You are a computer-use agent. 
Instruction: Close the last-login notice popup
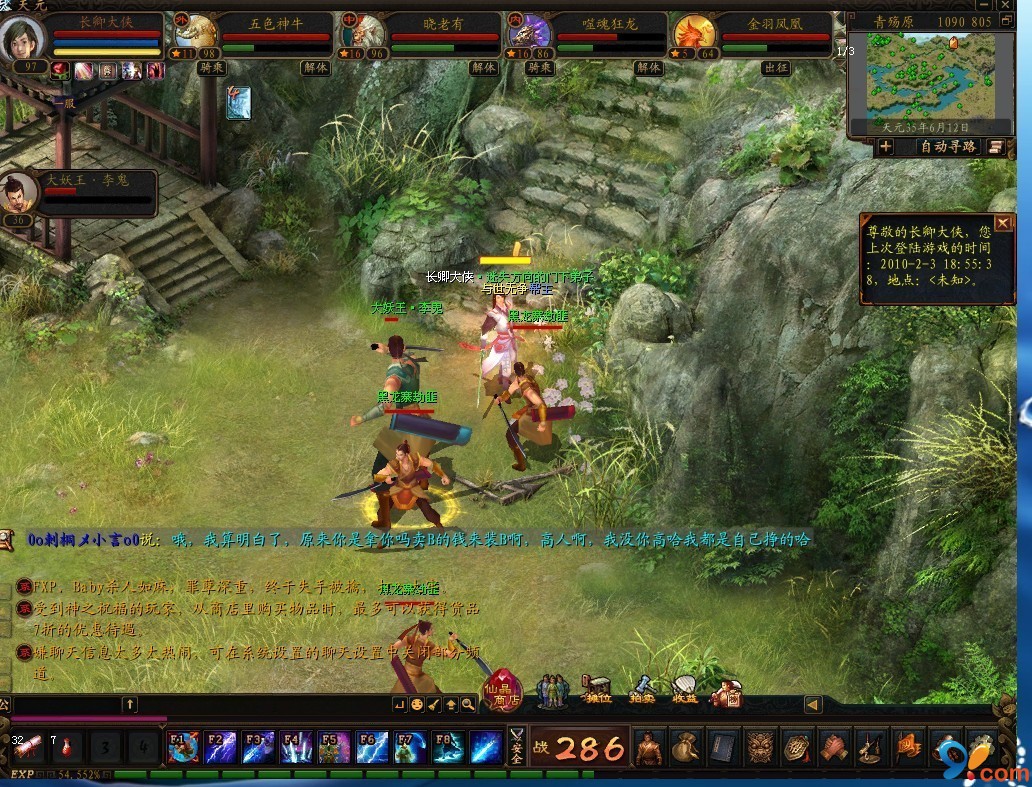(1002, 223)
